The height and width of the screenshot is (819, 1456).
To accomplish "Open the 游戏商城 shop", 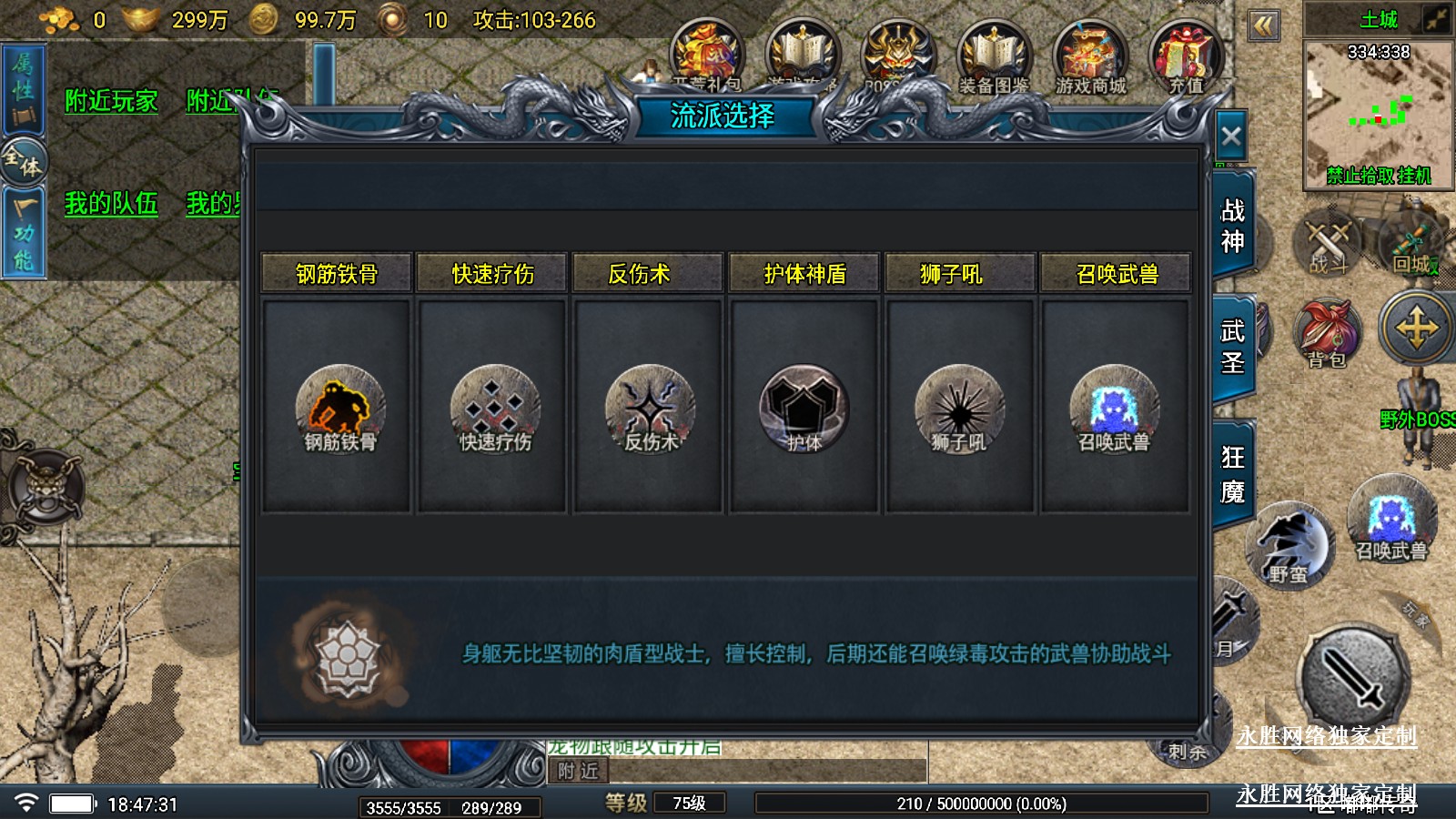I will coord(1090,57).
